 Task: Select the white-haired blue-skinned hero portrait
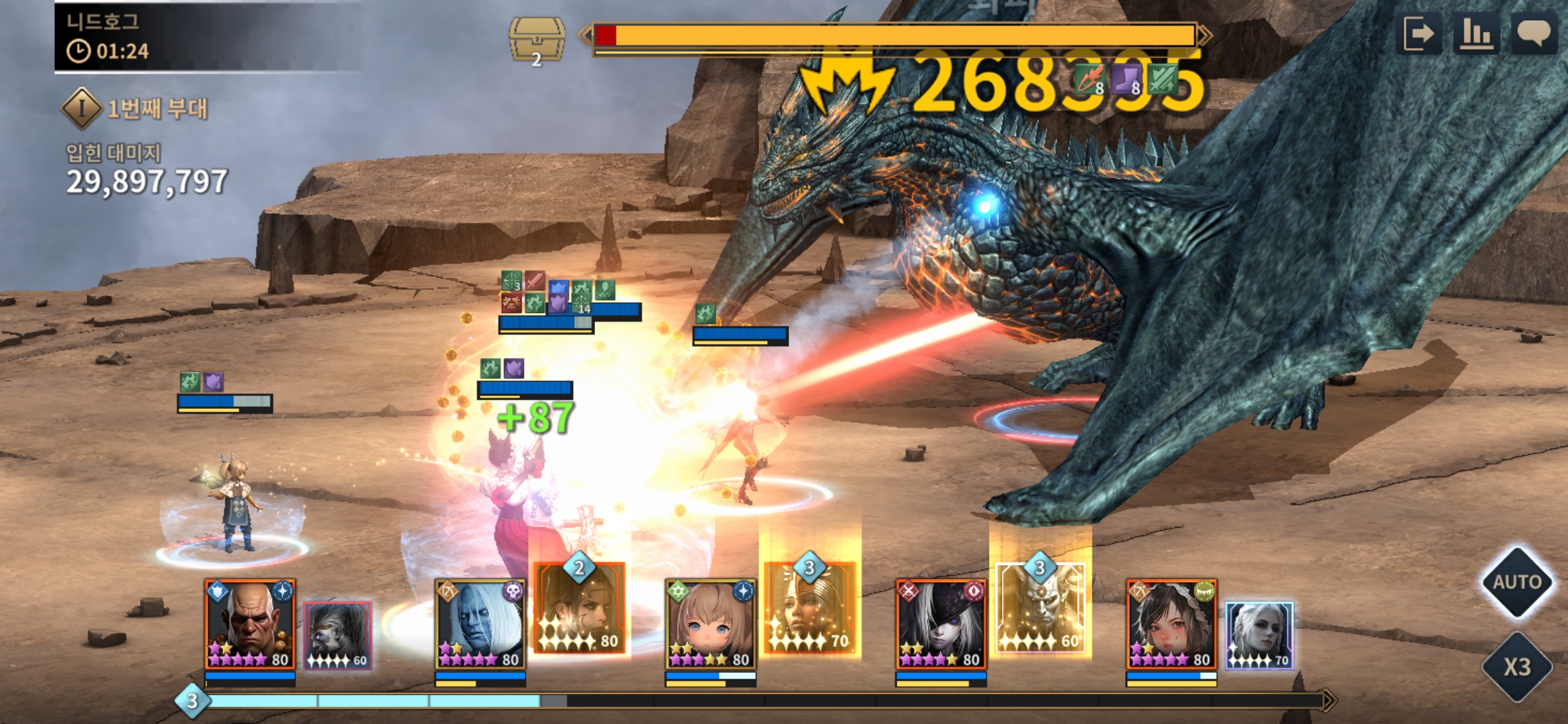480,624
